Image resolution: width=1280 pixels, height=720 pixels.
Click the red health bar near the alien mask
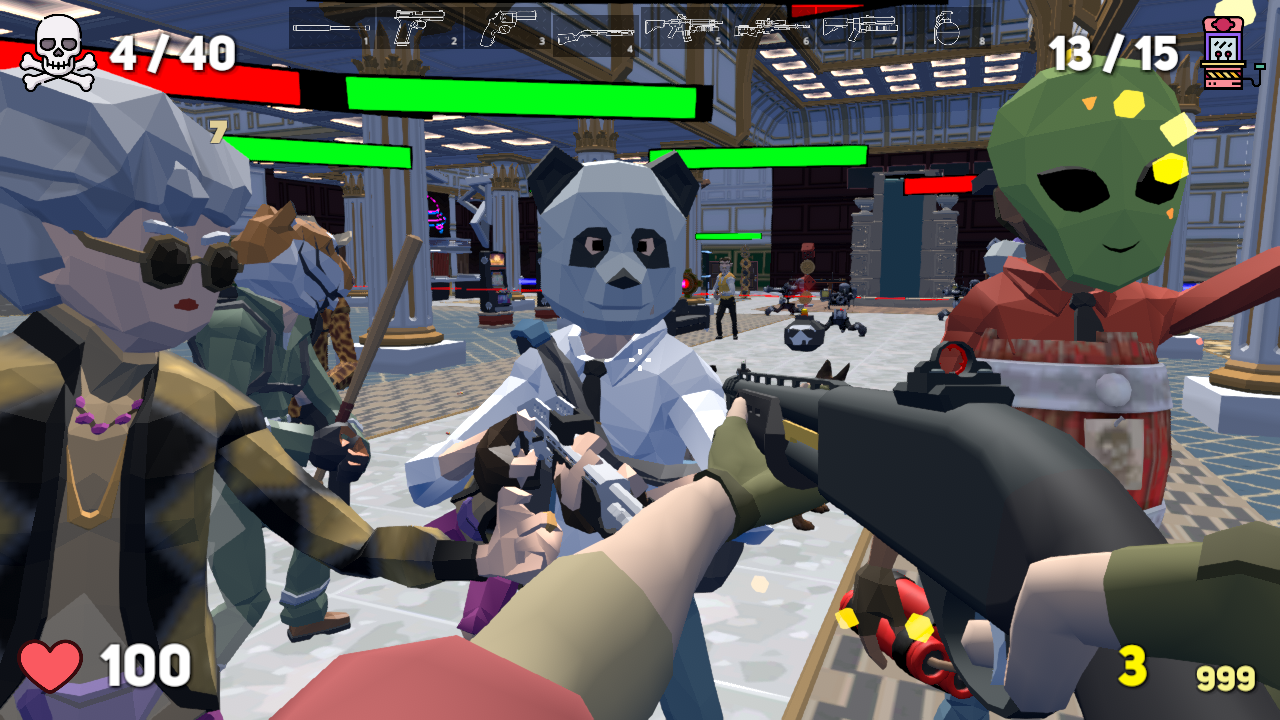point(940,184)
